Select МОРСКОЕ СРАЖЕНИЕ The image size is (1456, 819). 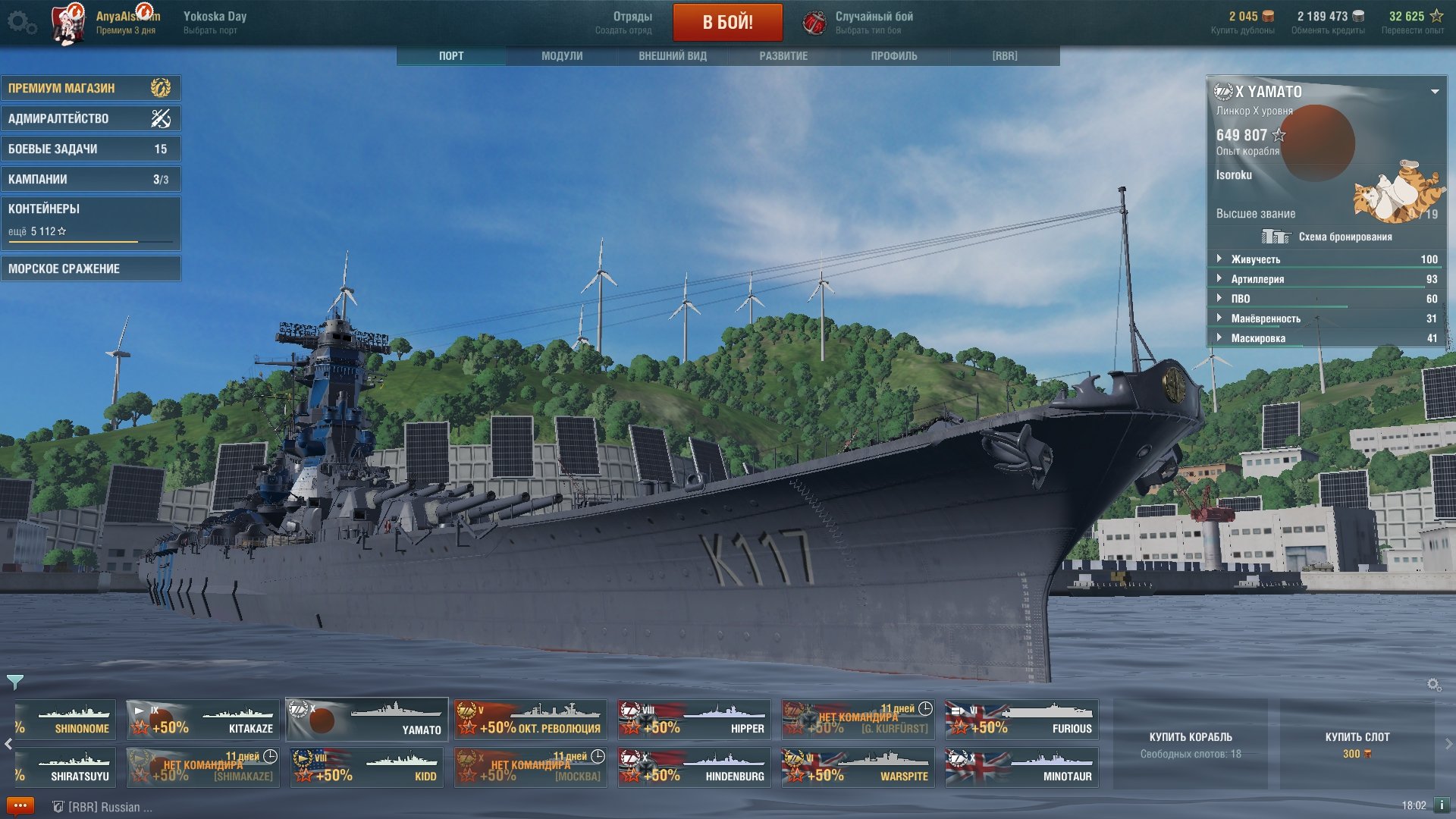pos(90,268)
